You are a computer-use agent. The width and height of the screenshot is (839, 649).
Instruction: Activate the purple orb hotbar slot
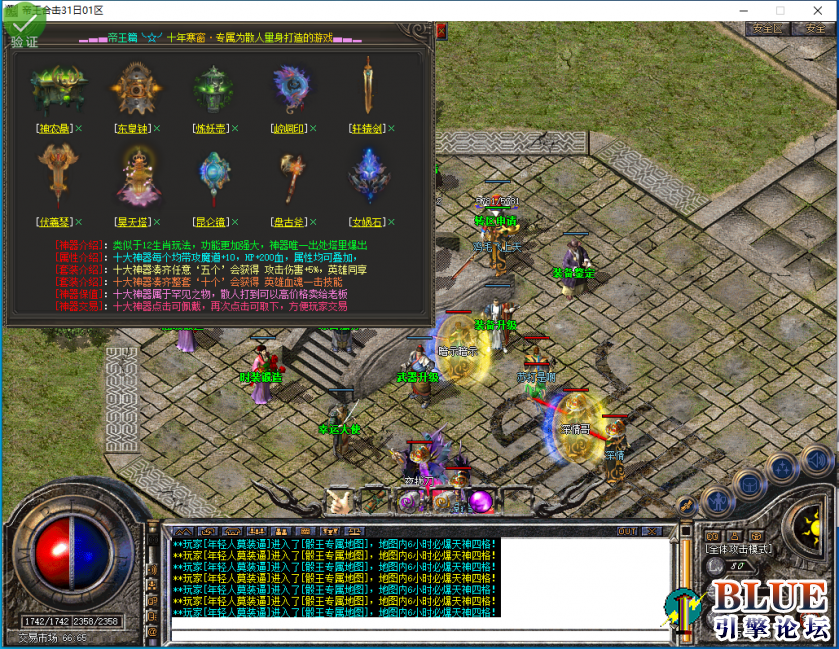point(480,500)
